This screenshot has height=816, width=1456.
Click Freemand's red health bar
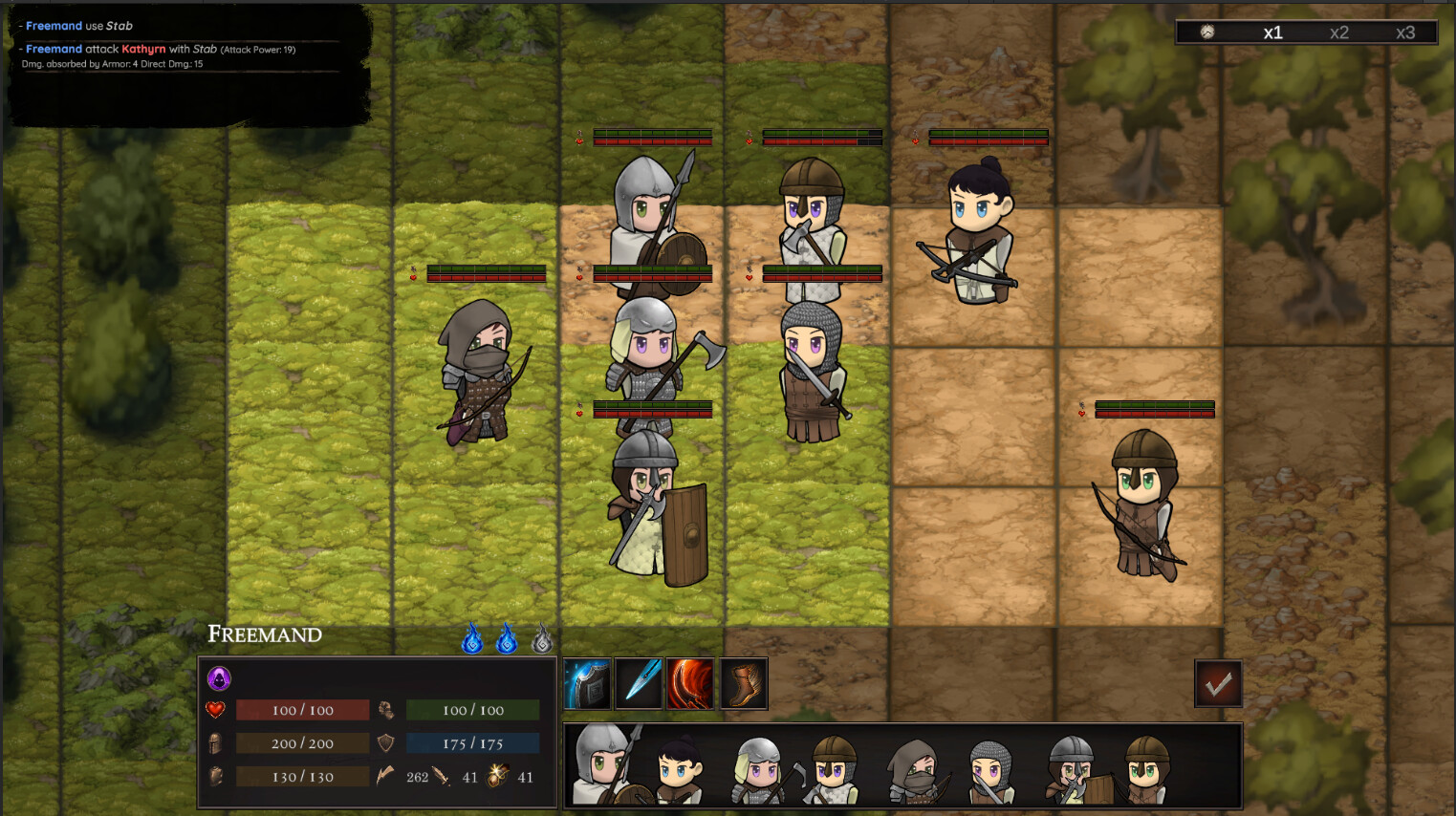pos(301,709)
